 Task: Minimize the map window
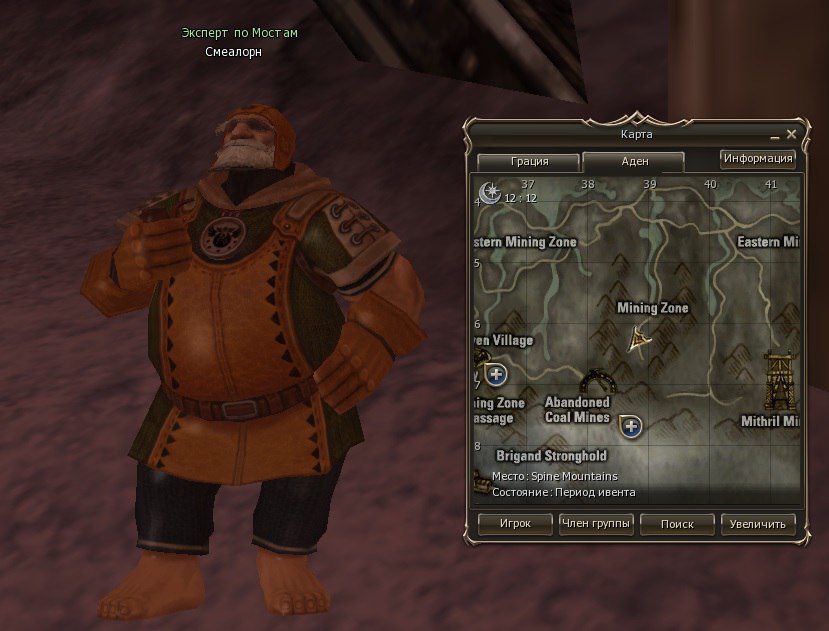[774, 135]
